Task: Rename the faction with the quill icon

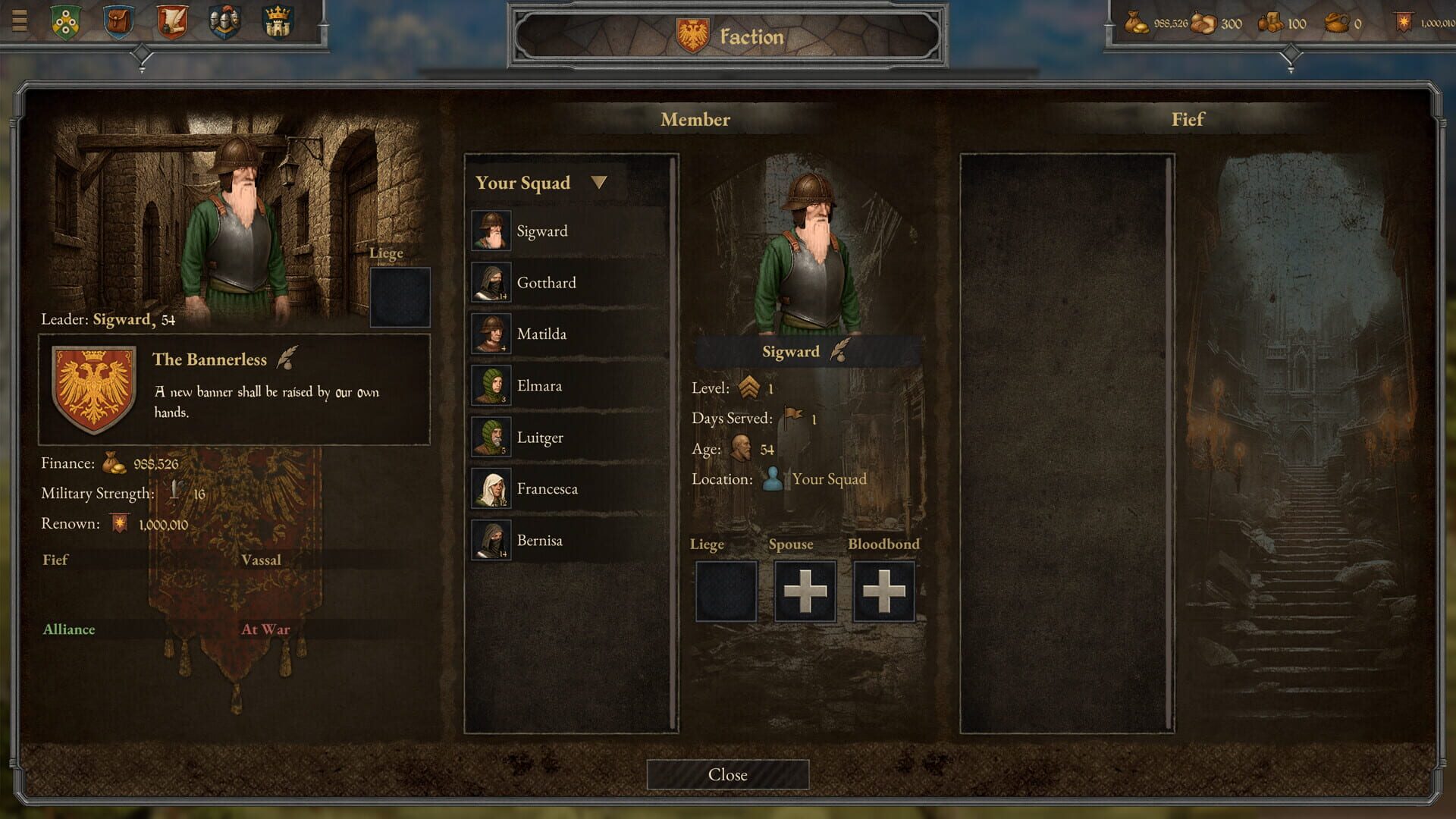Action: pyautogui.click(x=287, y=358)
